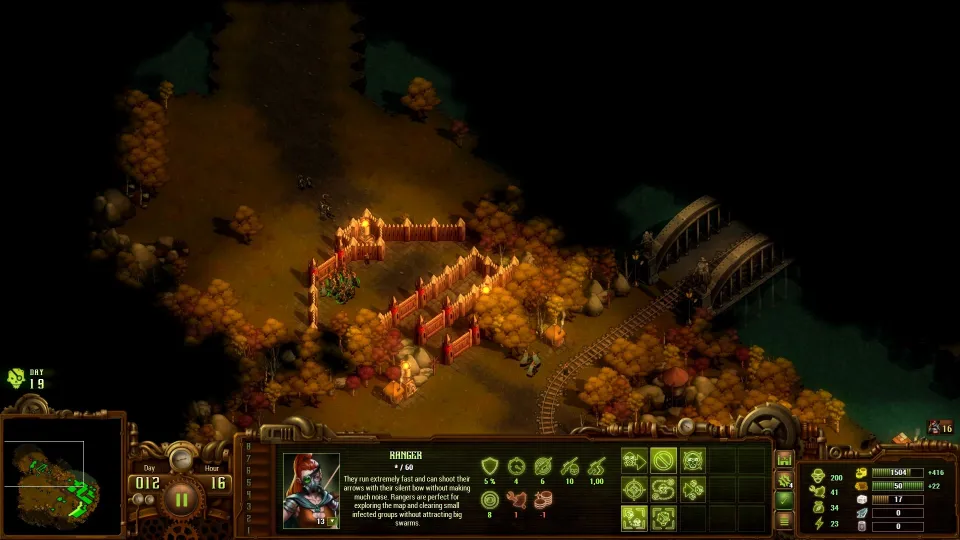
Task: Open the castle building side tab
Action: tap(785, 459)
